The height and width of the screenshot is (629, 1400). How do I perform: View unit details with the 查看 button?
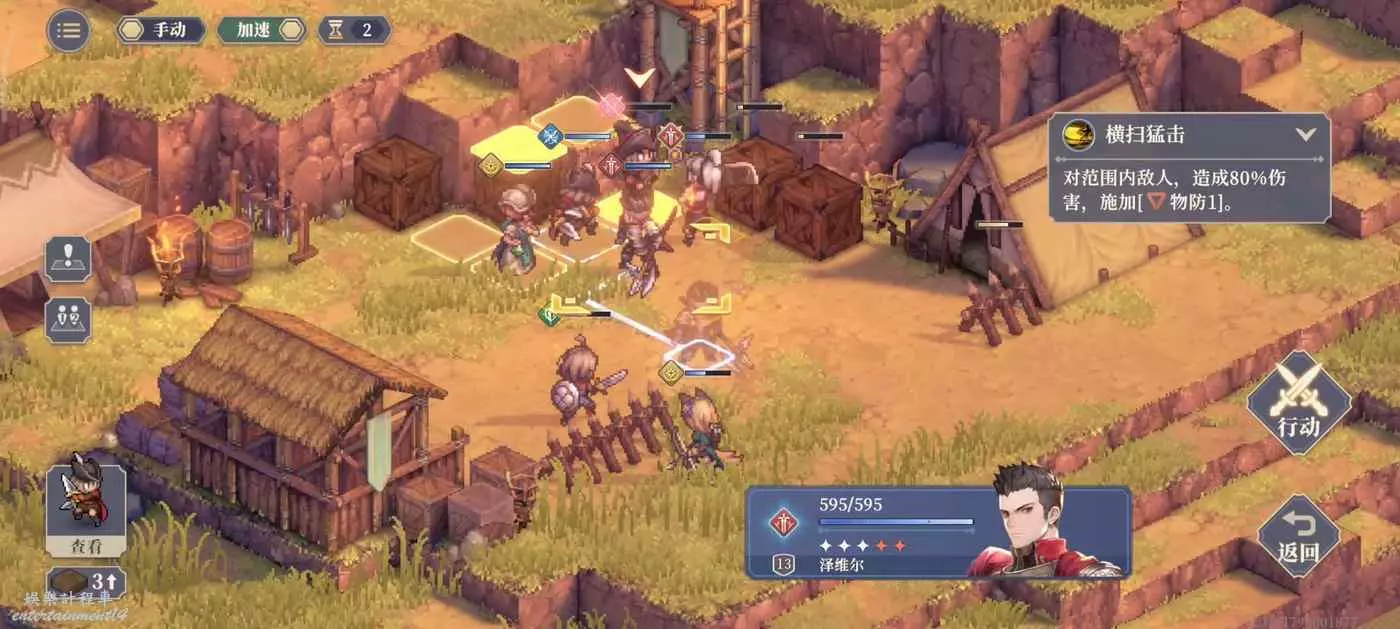[86, 511]
